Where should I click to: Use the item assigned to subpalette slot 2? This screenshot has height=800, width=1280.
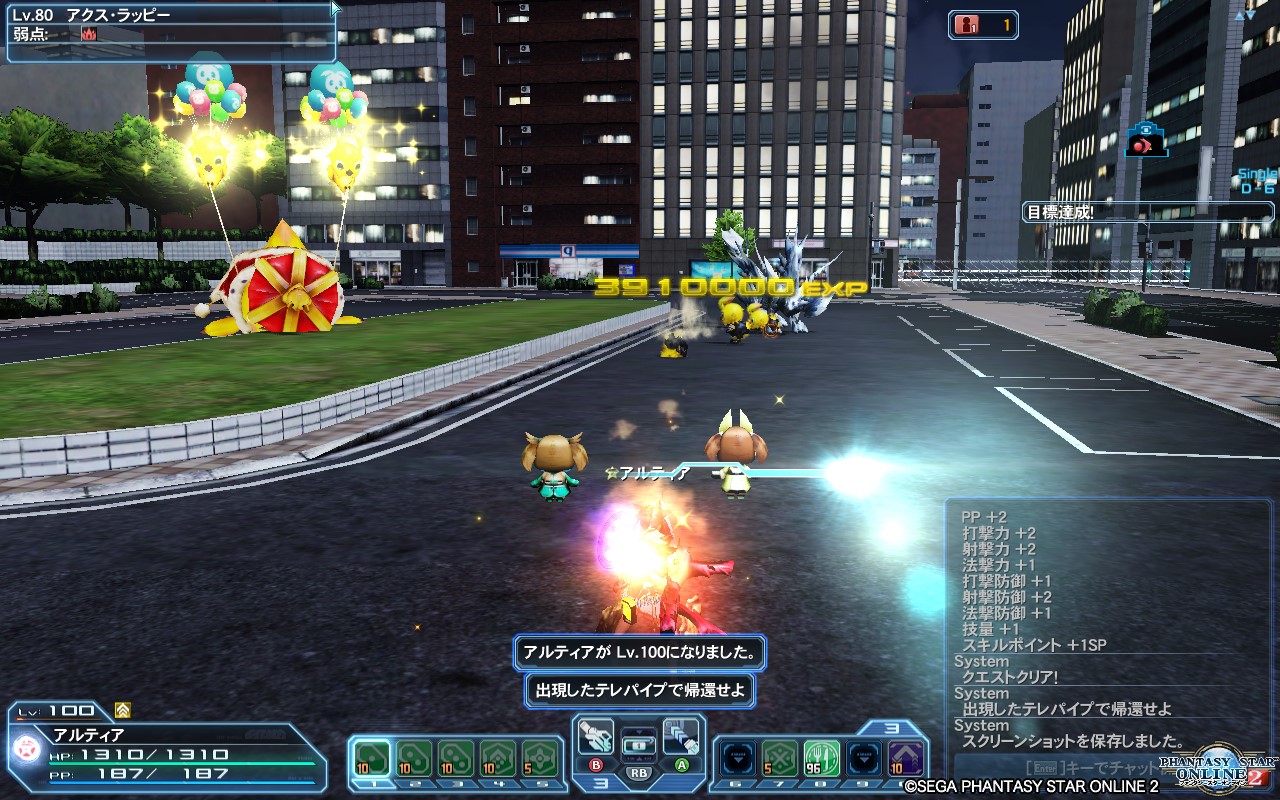click(x=414, y=757)
